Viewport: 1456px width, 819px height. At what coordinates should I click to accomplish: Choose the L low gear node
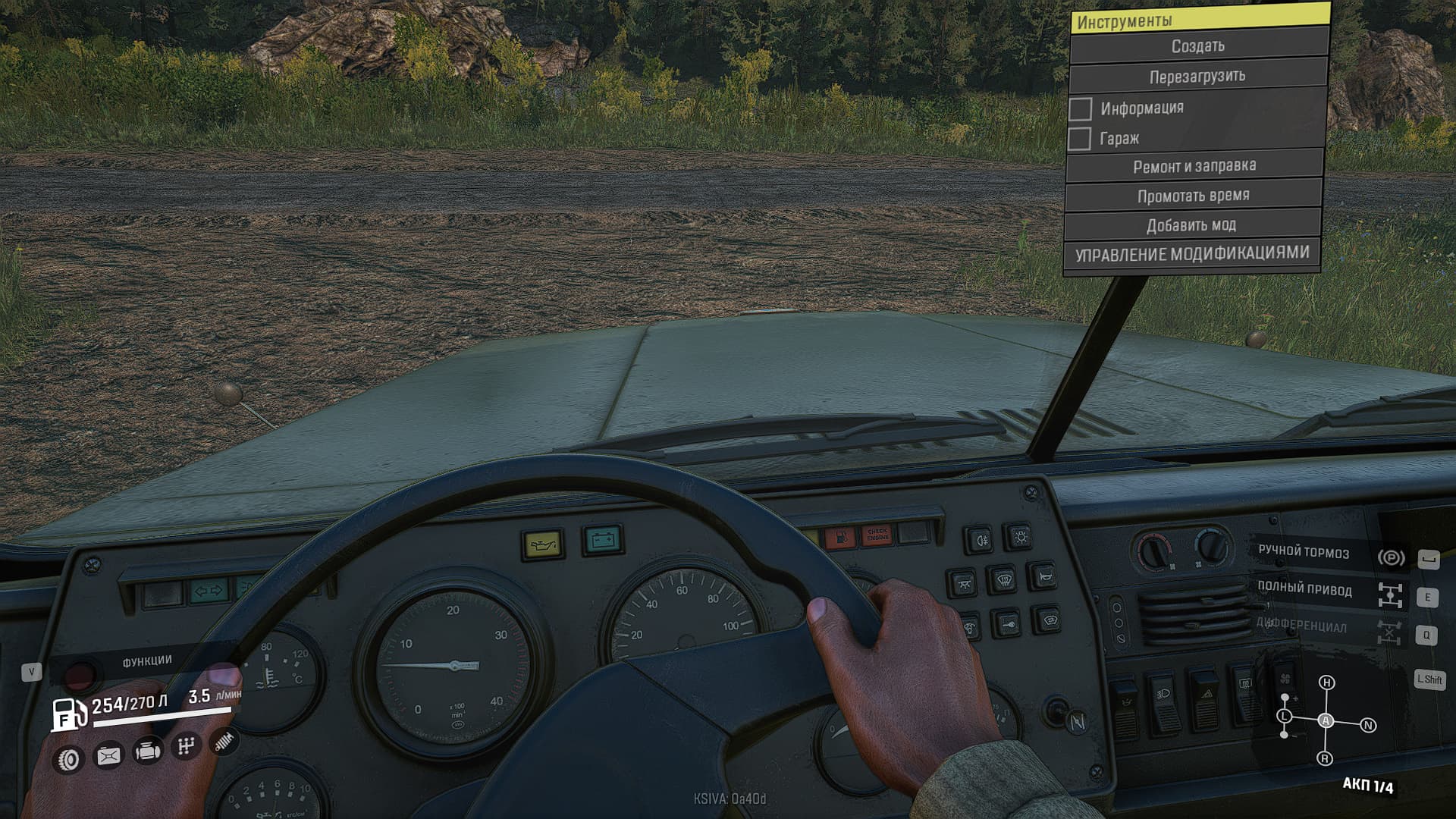click(1284, 716)
